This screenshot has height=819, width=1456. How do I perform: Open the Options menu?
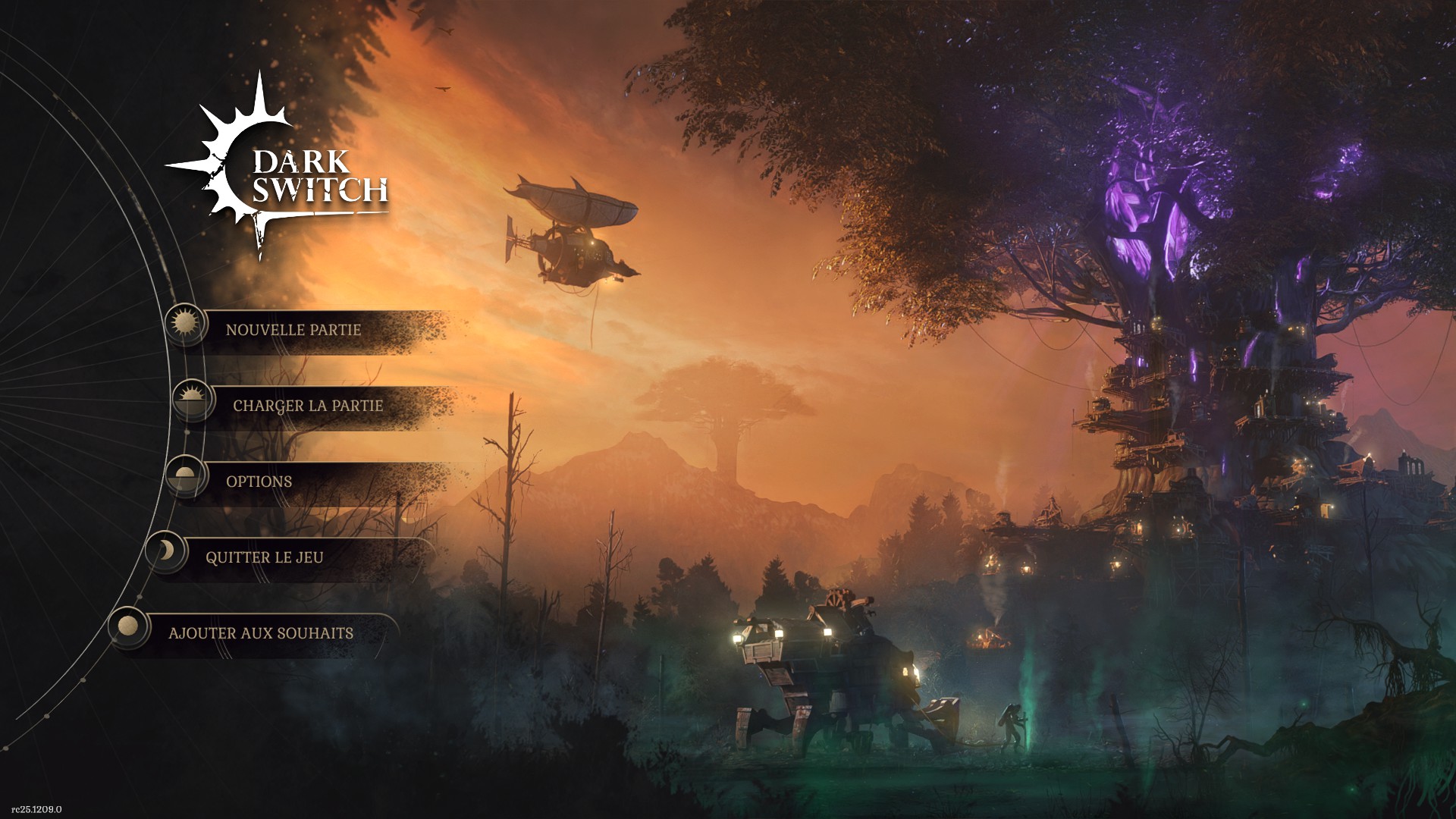(259, 482)
